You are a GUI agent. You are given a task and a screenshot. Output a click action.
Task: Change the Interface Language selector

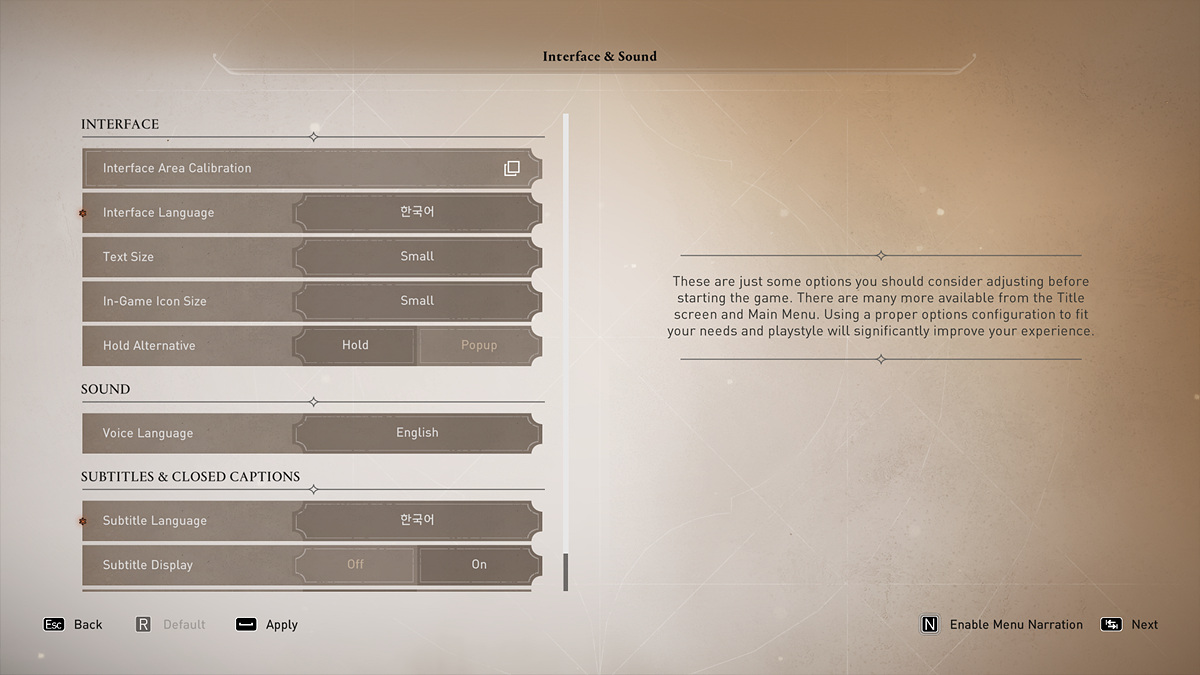417,213
